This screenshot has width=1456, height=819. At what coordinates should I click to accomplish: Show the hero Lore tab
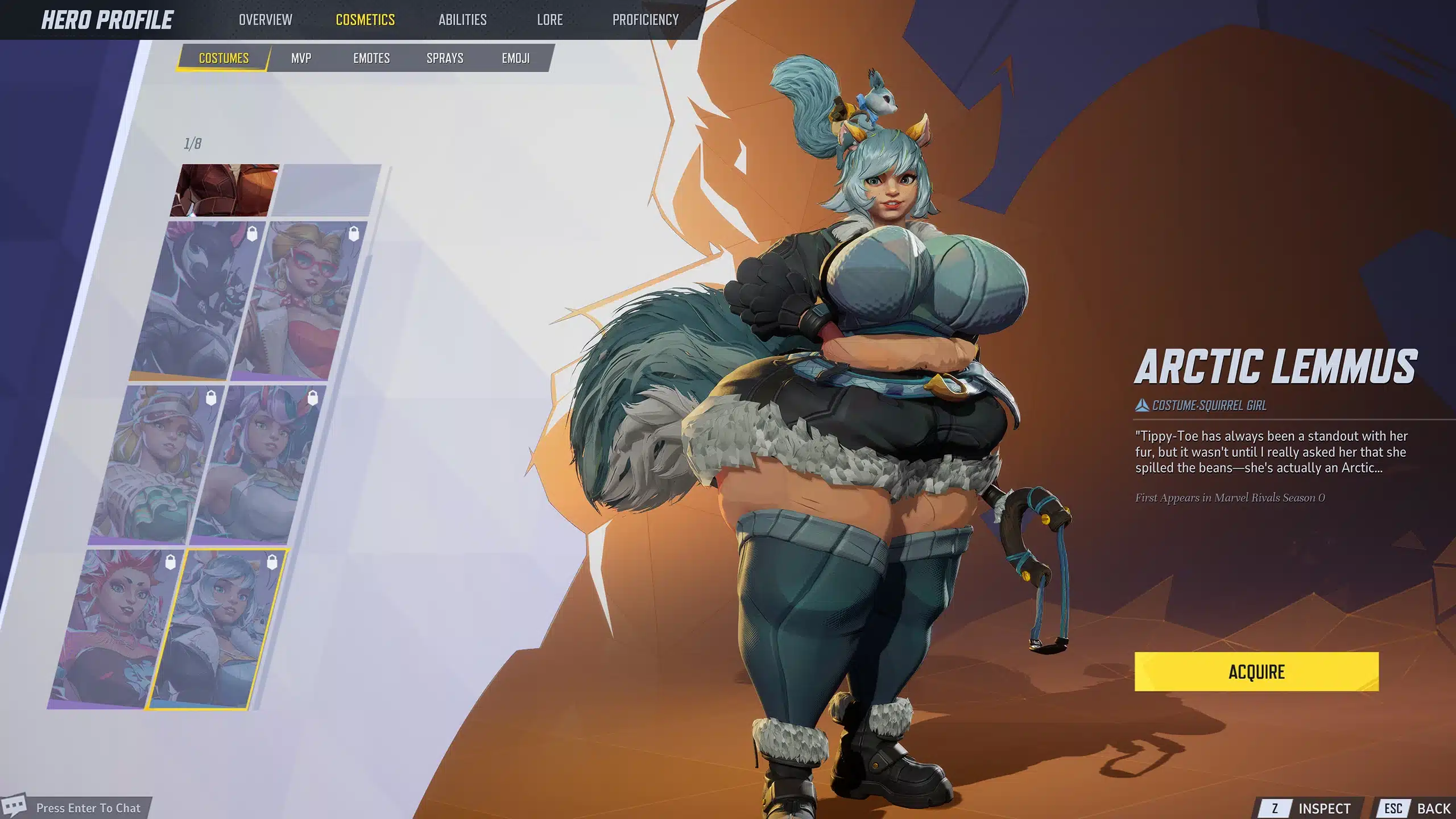click(x=549, y=20)
